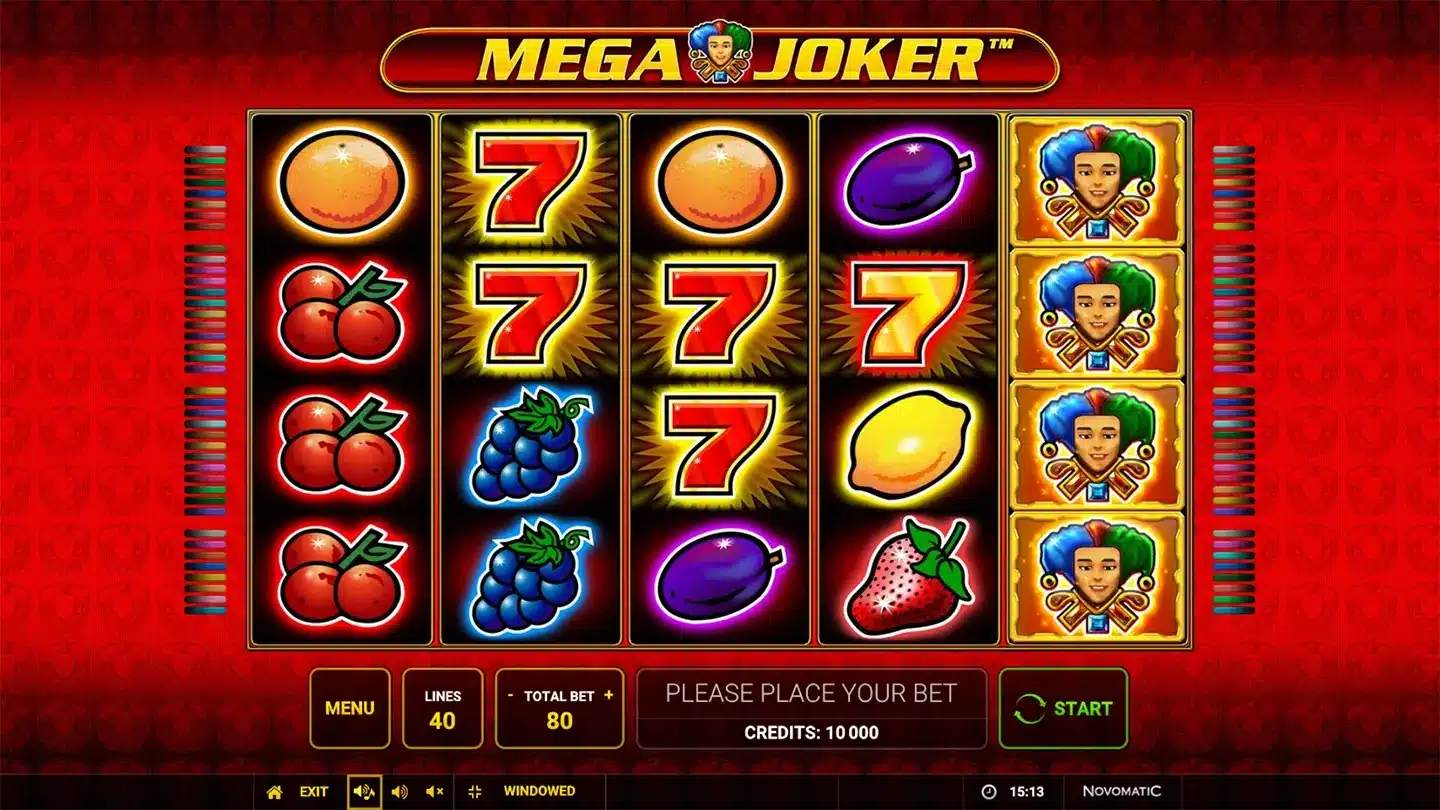
Task: Click the clock icon beside the time display
Action: (988, 790)
